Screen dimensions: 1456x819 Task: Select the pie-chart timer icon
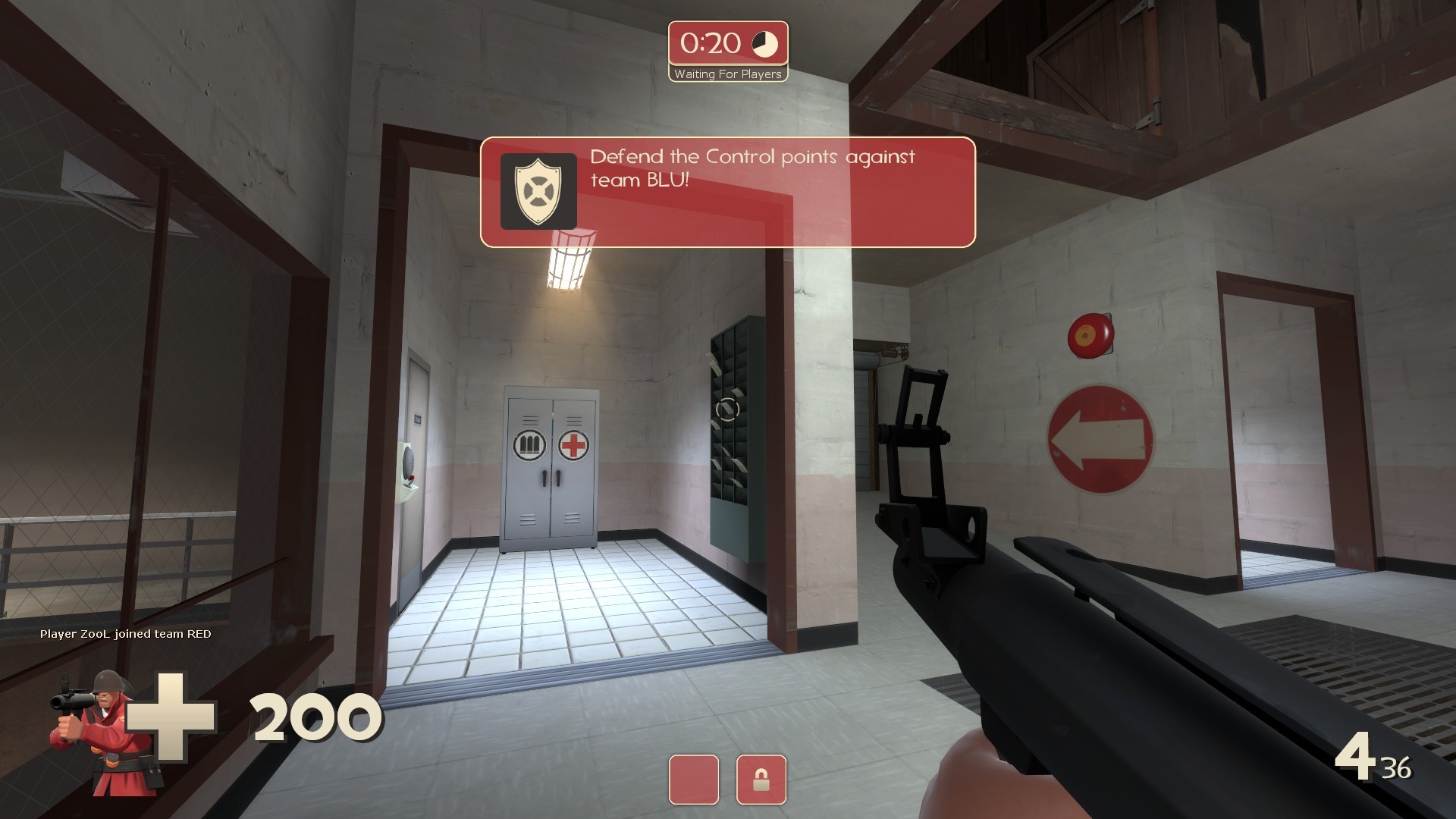(764, 43)
